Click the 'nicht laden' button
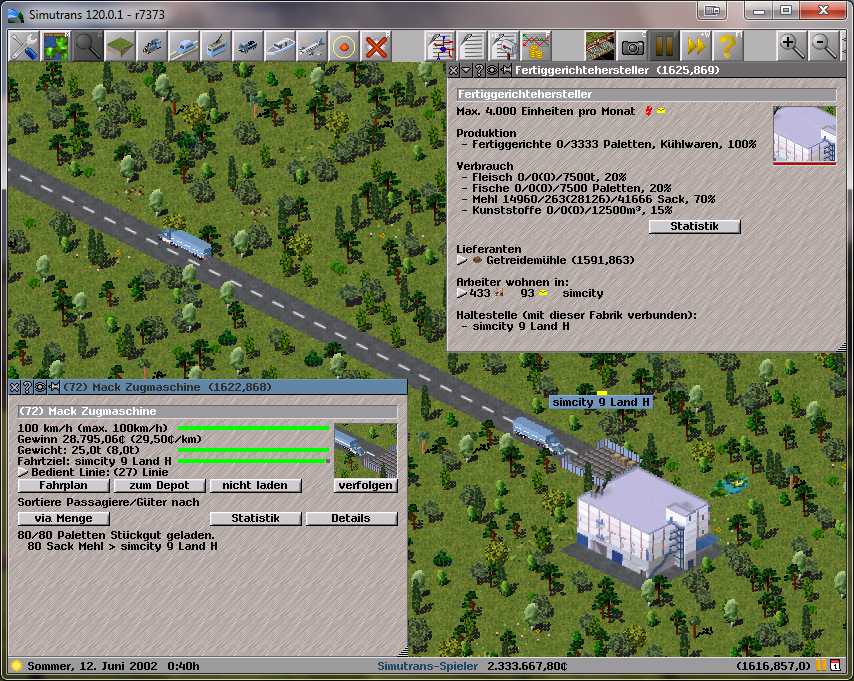 click(255, 485)
